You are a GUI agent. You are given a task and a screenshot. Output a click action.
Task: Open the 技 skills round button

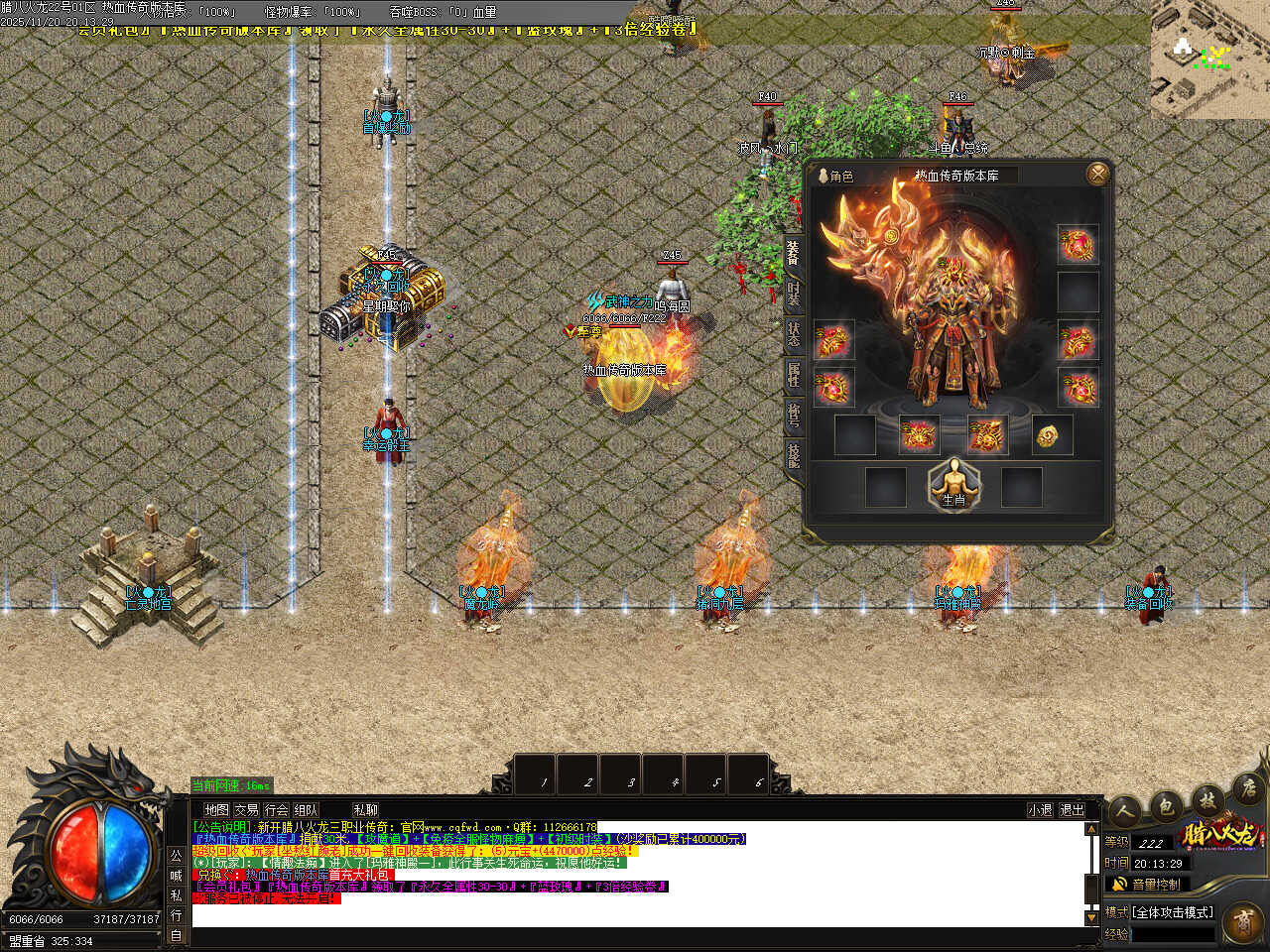click(x=1207, y=798)
